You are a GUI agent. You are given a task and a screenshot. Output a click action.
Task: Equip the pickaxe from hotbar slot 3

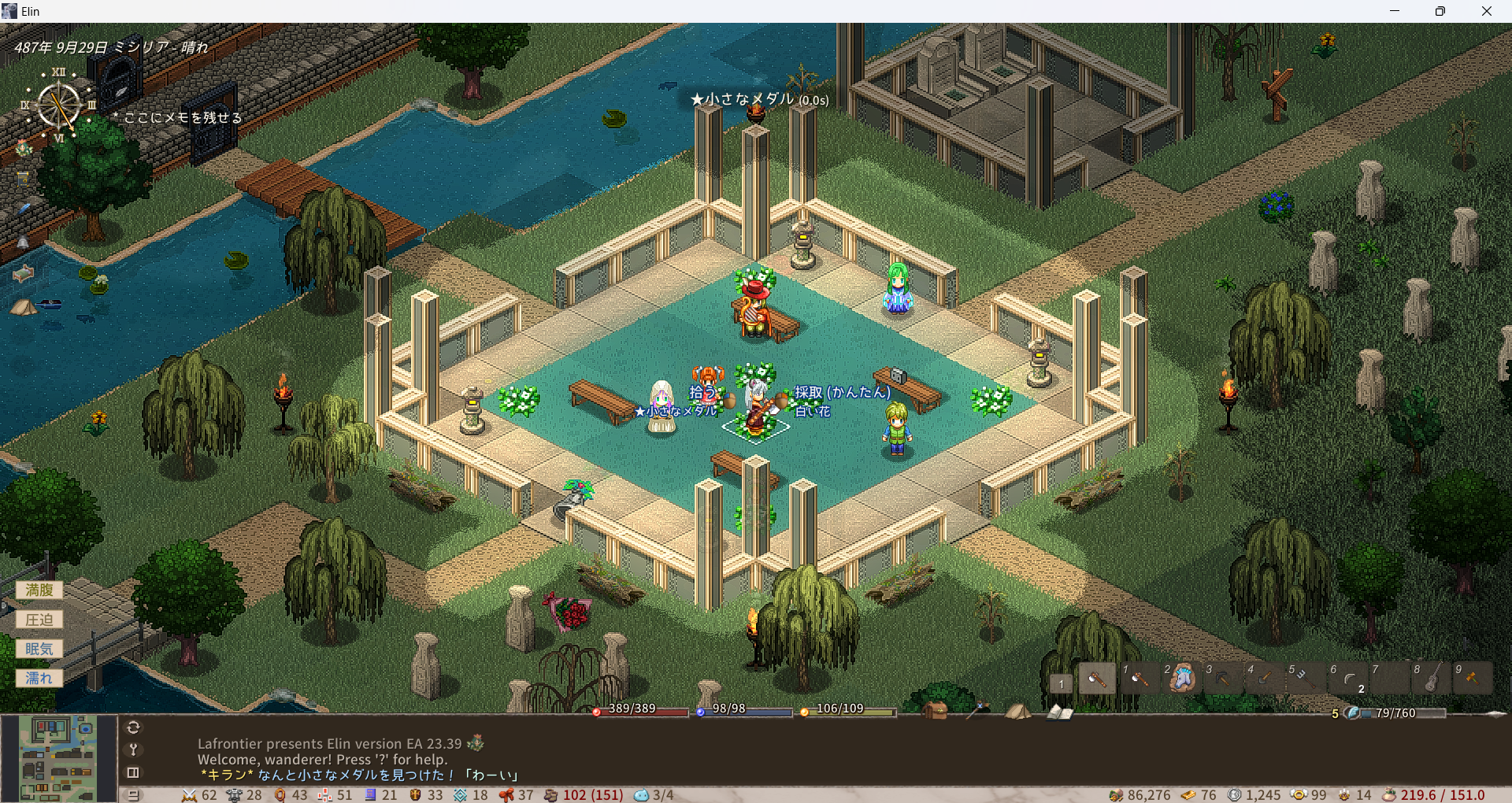[x=1221, y=679]
